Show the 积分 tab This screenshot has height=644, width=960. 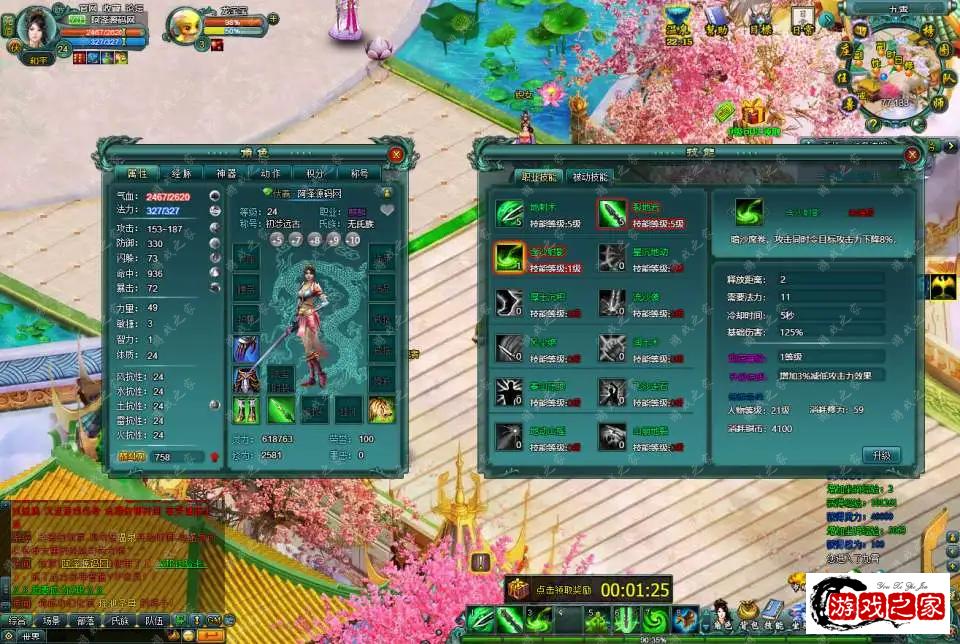click(x=315, y=174)
